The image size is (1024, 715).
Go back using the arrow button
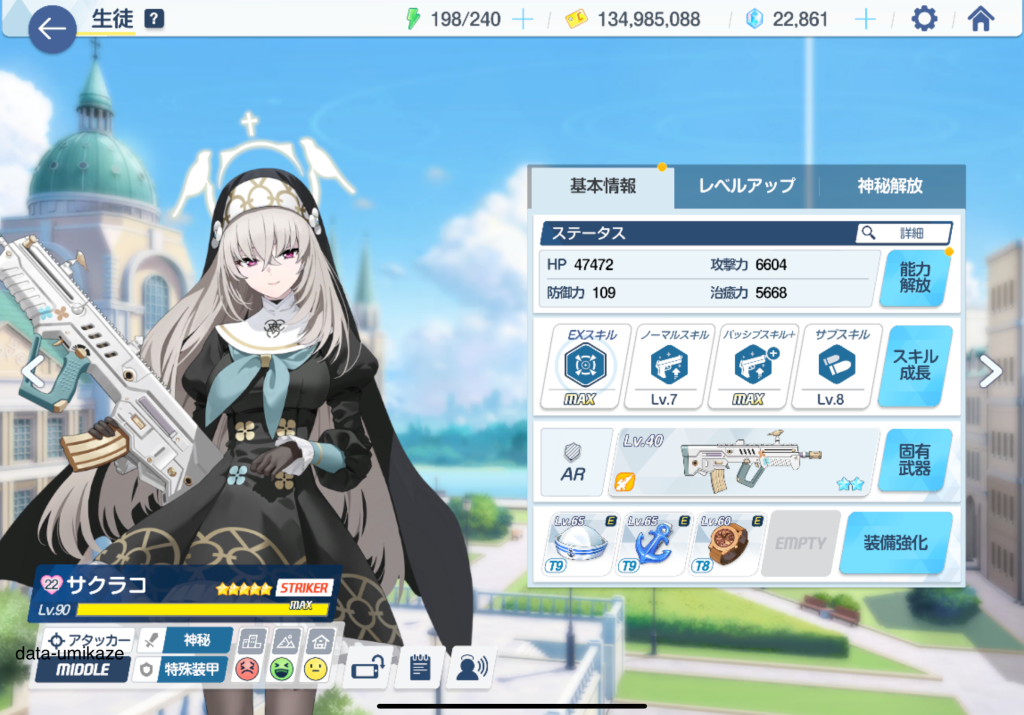[52, 30]
